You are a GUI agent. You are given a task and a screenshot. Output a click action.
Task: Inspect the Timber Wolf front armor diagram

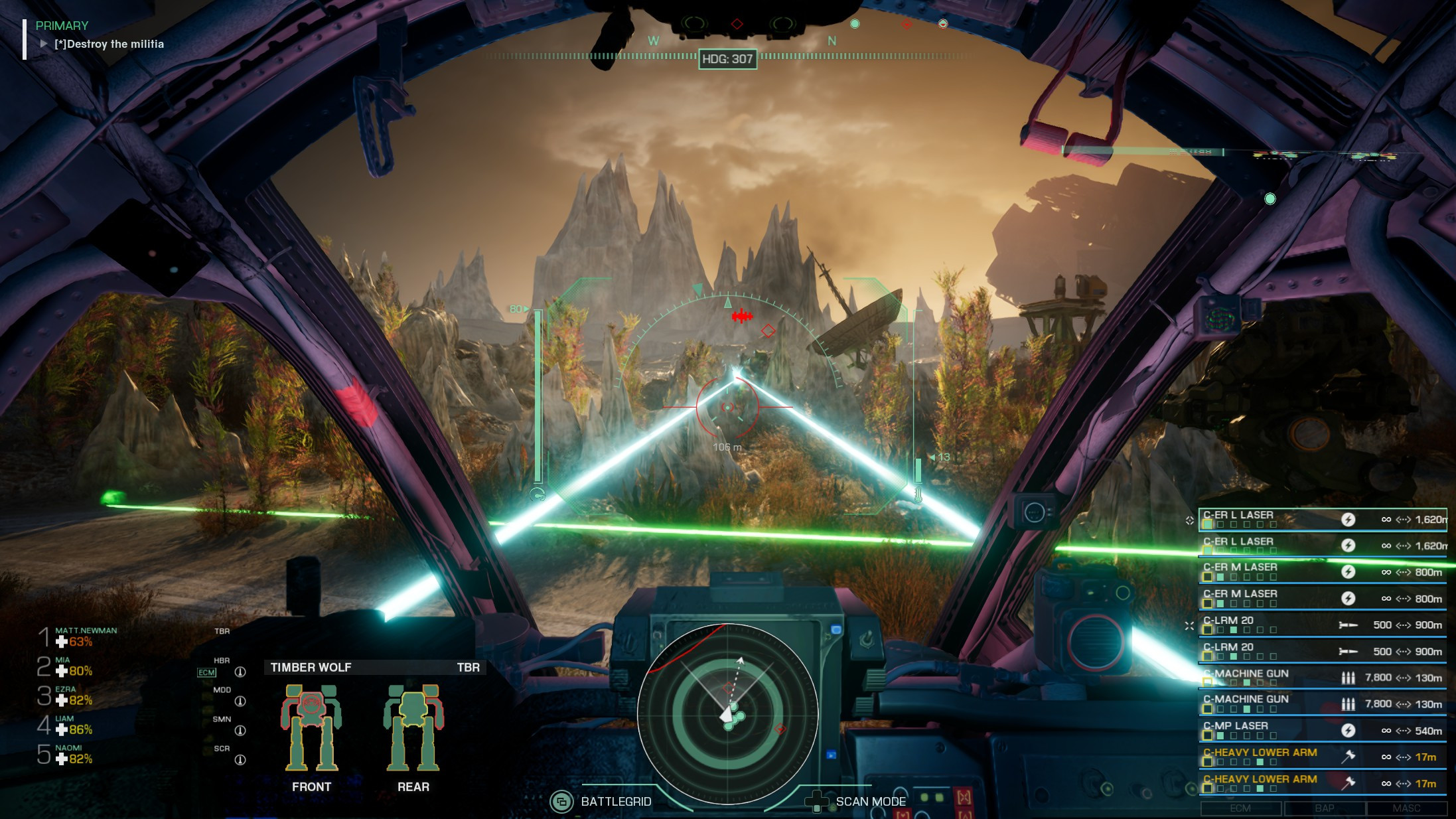[311, 727]
